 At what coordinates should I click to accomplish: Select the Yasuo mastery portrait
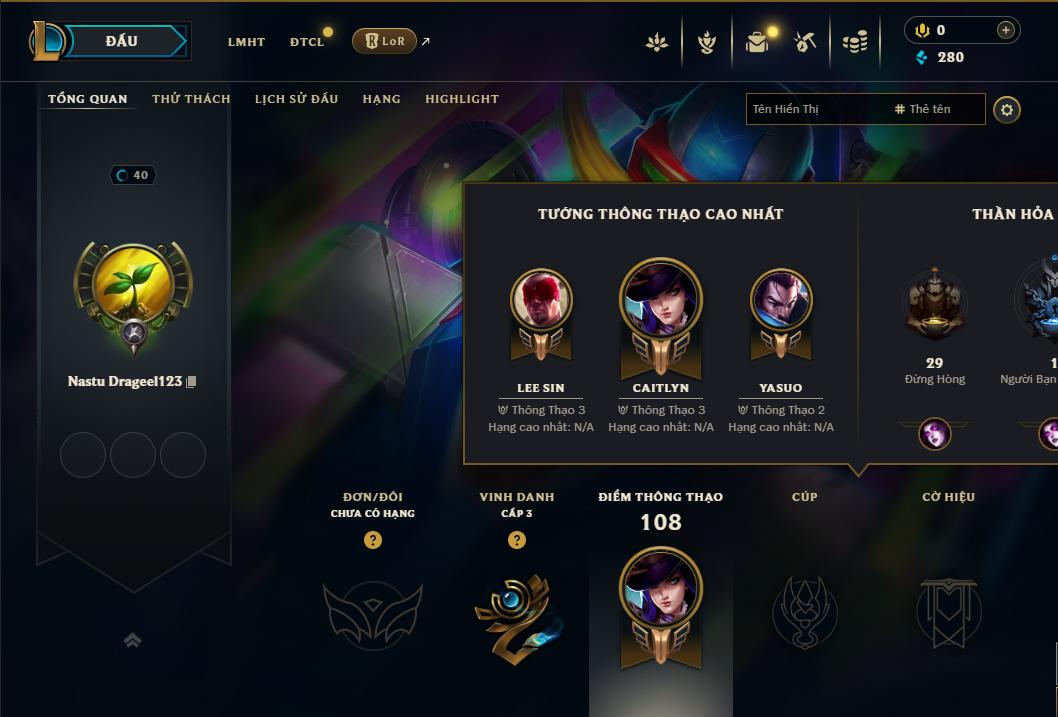(x=781, y=300)
